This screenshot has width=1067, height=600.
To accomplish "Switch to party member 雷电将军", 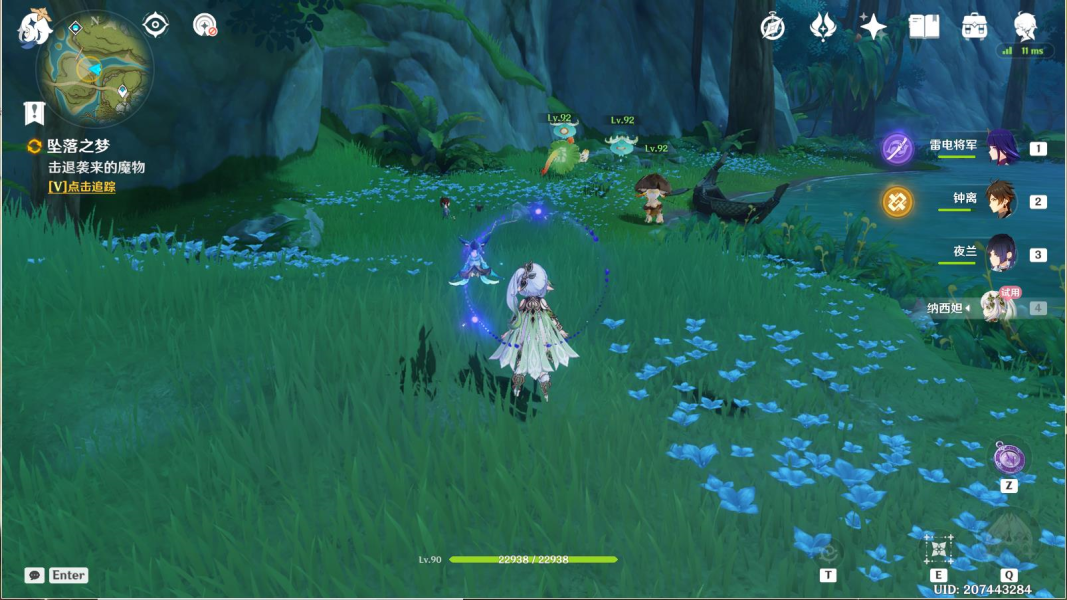I will (1001, 148).
